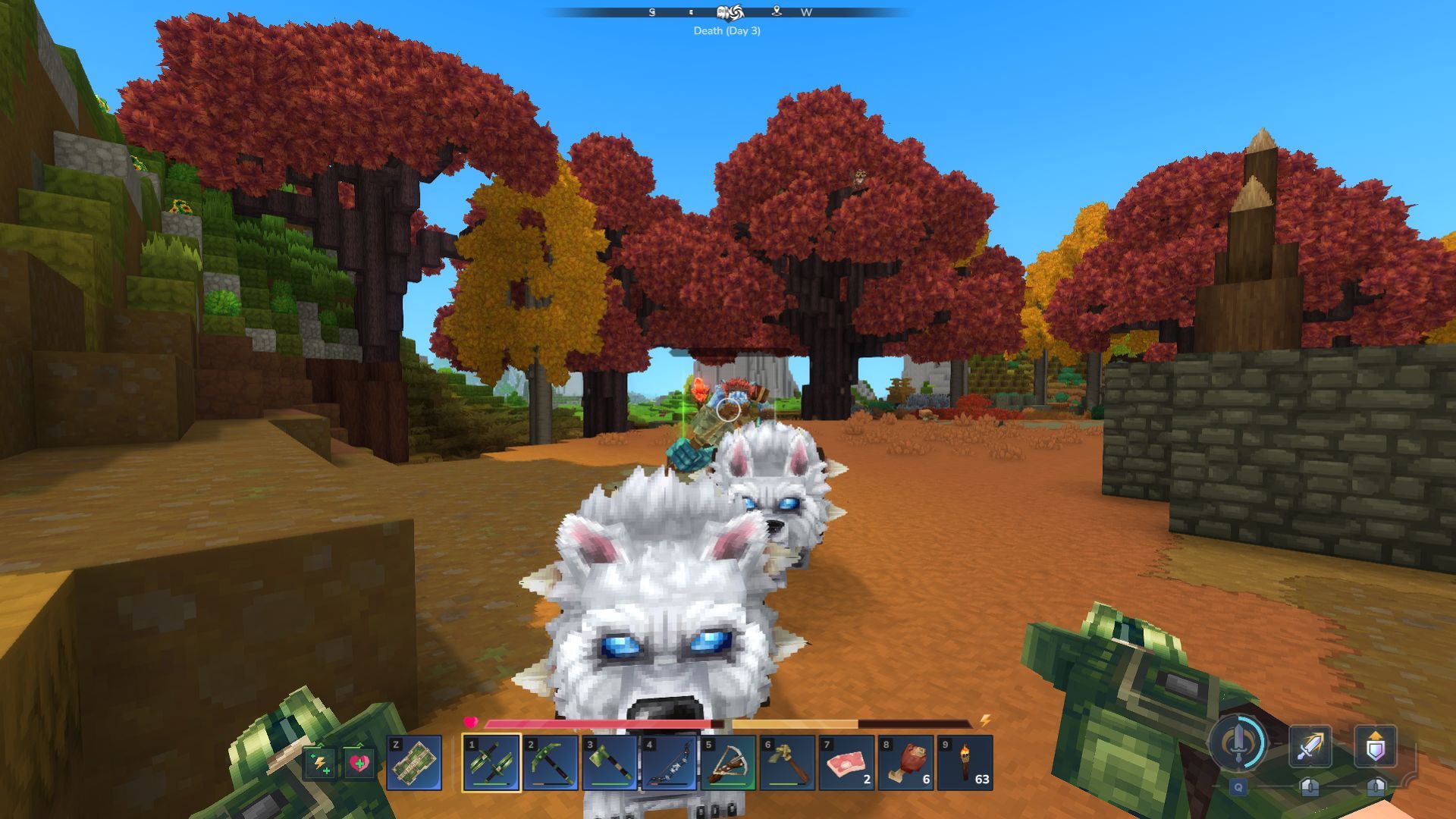Click the lightning bolt stamina buff icon
This screenshot has width=1456, height=819.
(319, 763)
